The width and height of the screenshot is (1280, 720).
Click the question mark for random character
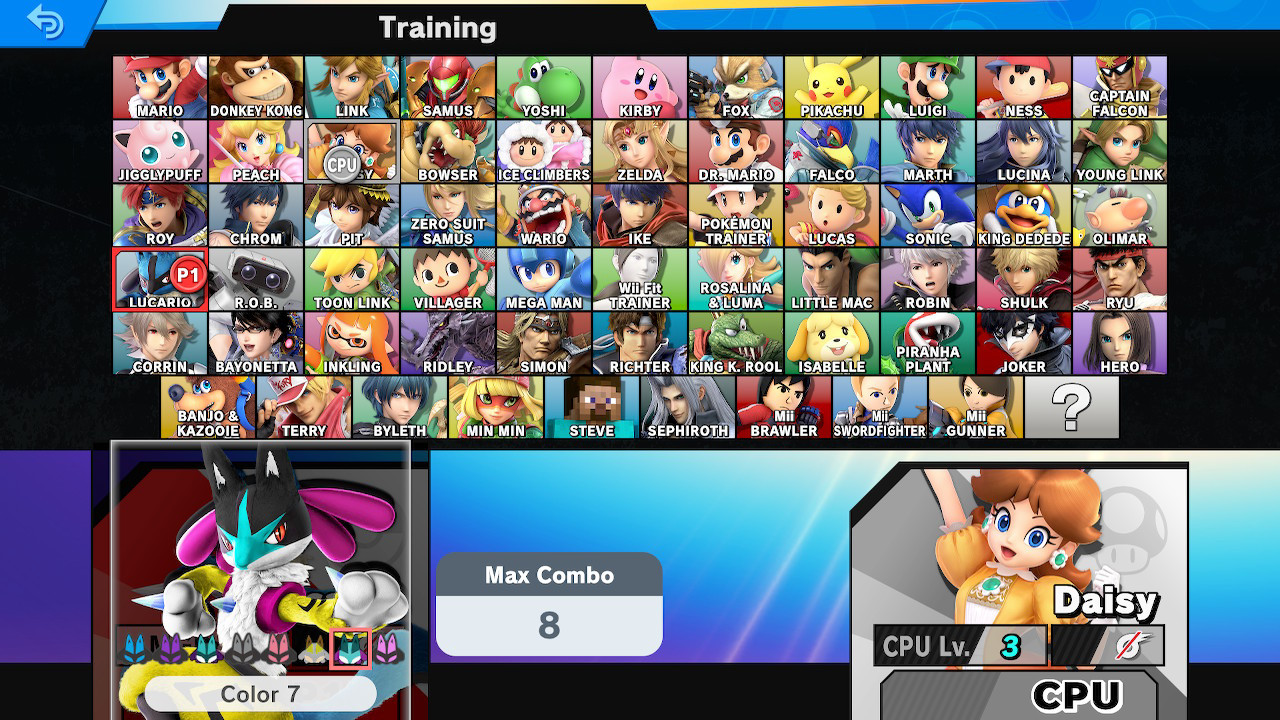(x=1073, y=406)
